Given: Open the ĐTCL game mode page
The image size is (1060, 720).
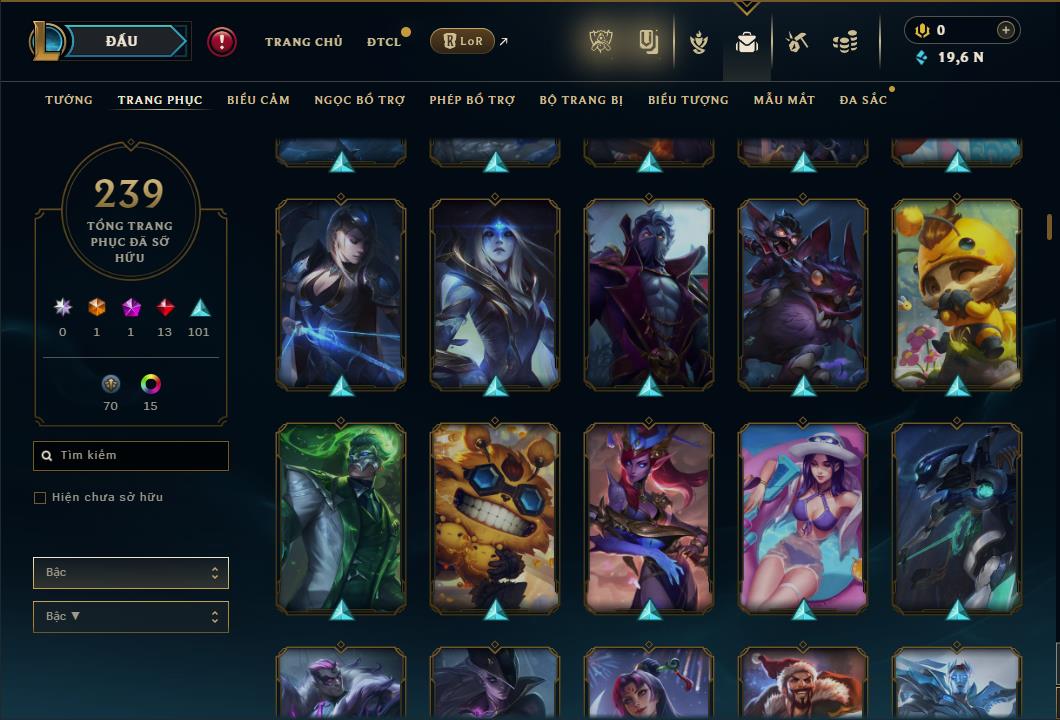Looking at the screenshot, I should tap(383, 42).
